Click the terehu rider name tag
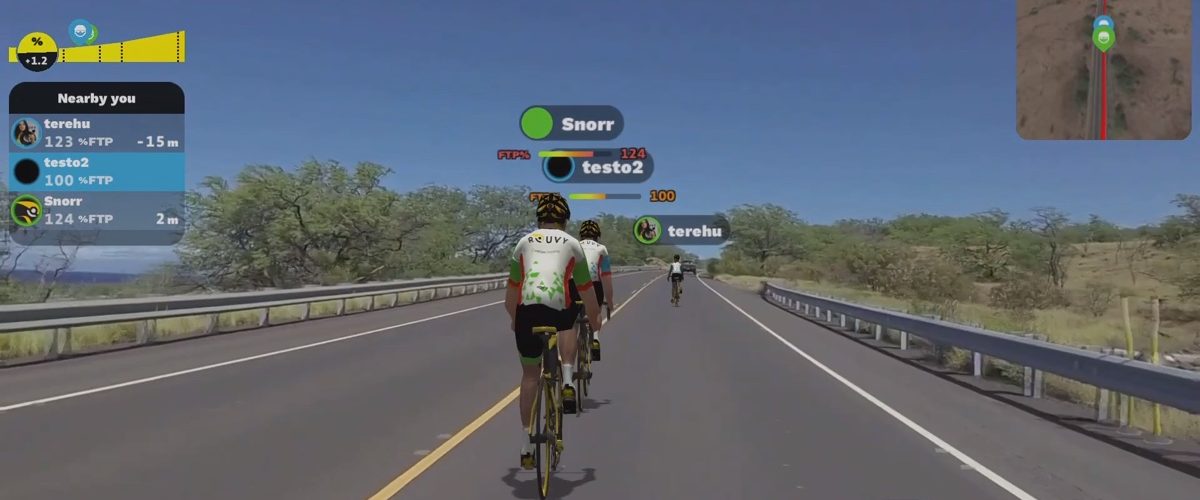 coord(682,231)
